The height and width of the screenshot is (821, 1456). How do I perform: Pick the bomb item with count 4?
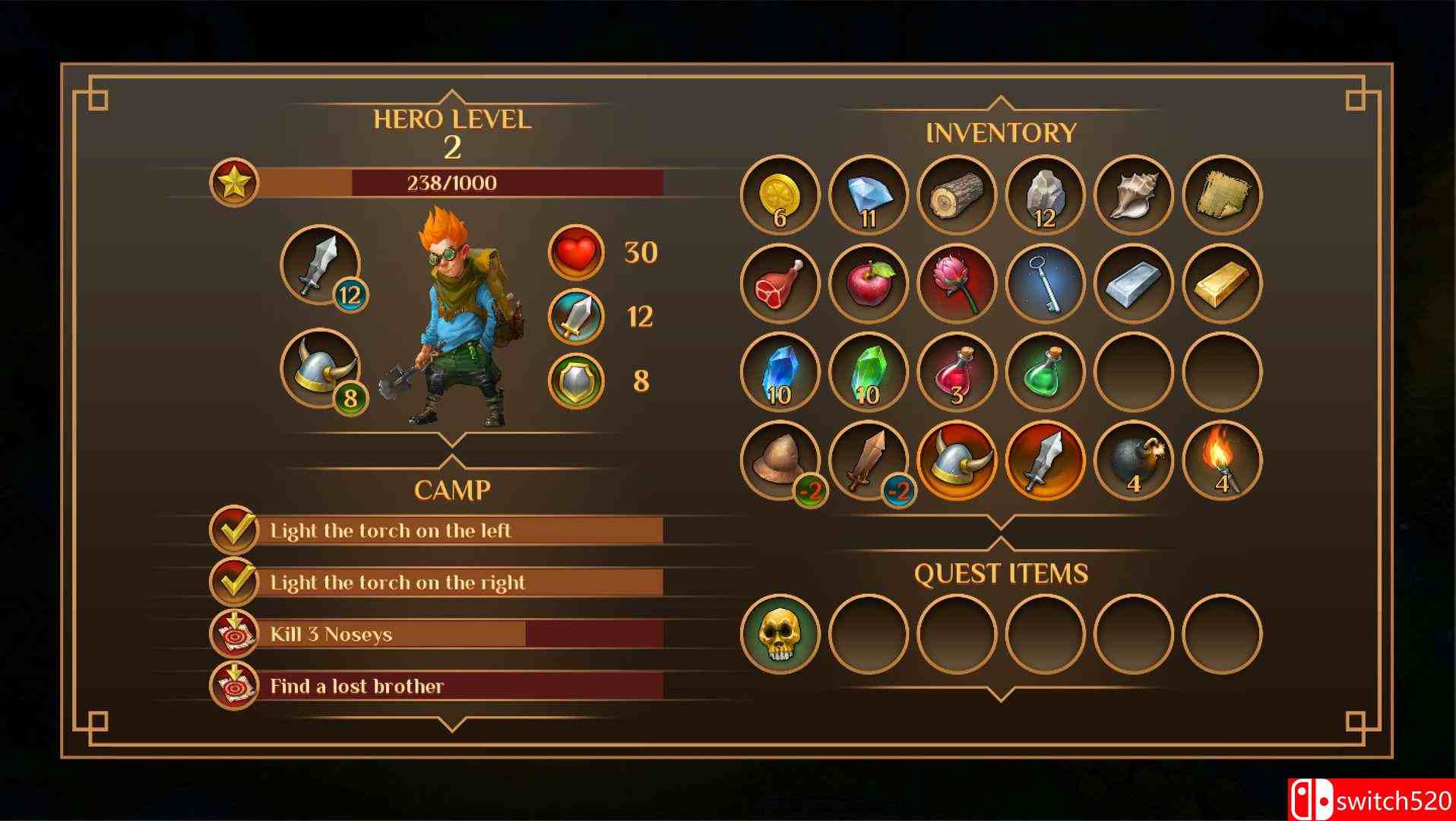1134,461
